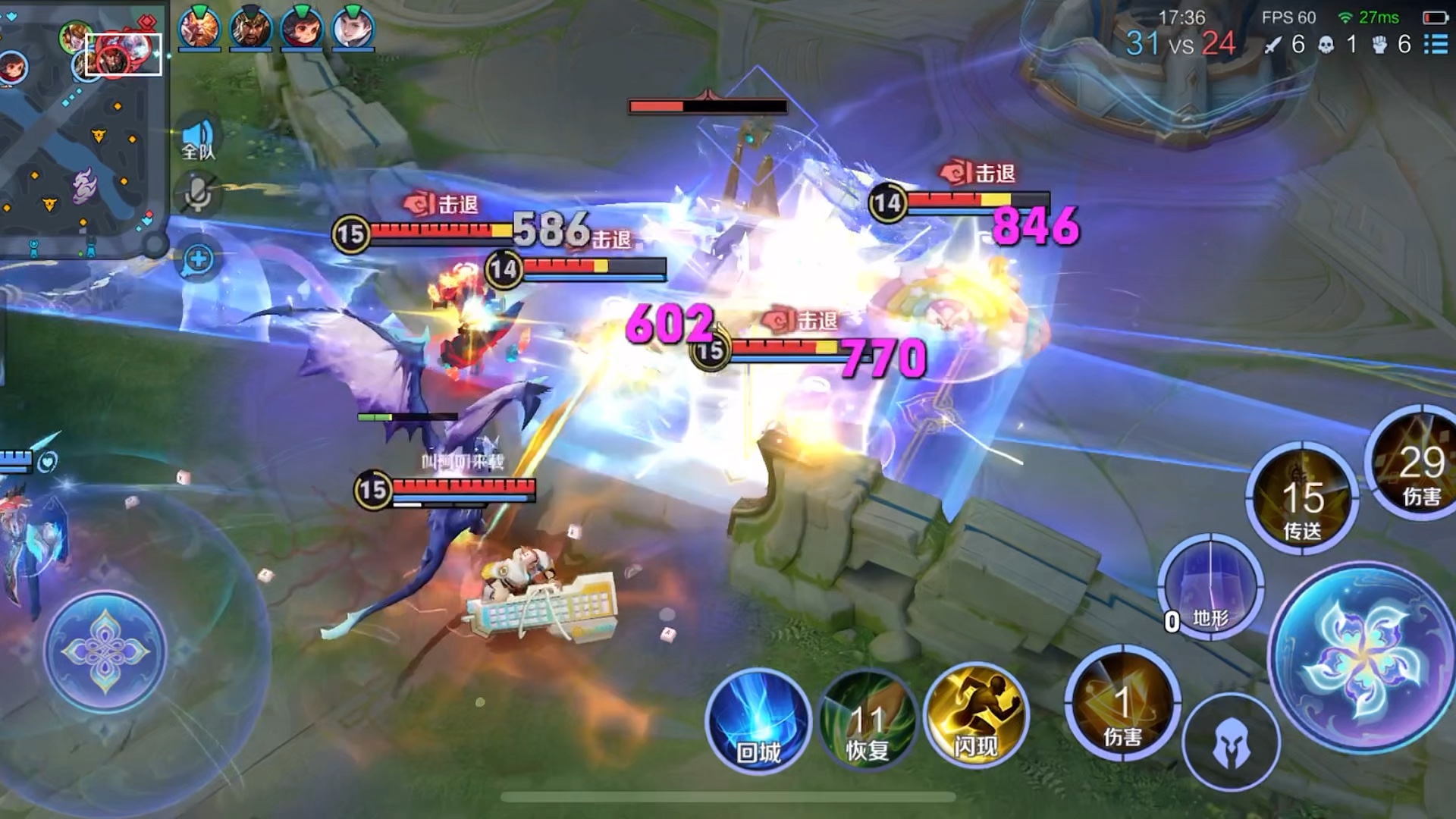Open the list menu beside the scoreboard
Viewport: 1456px width, 819px height.
coord(1436,44)
